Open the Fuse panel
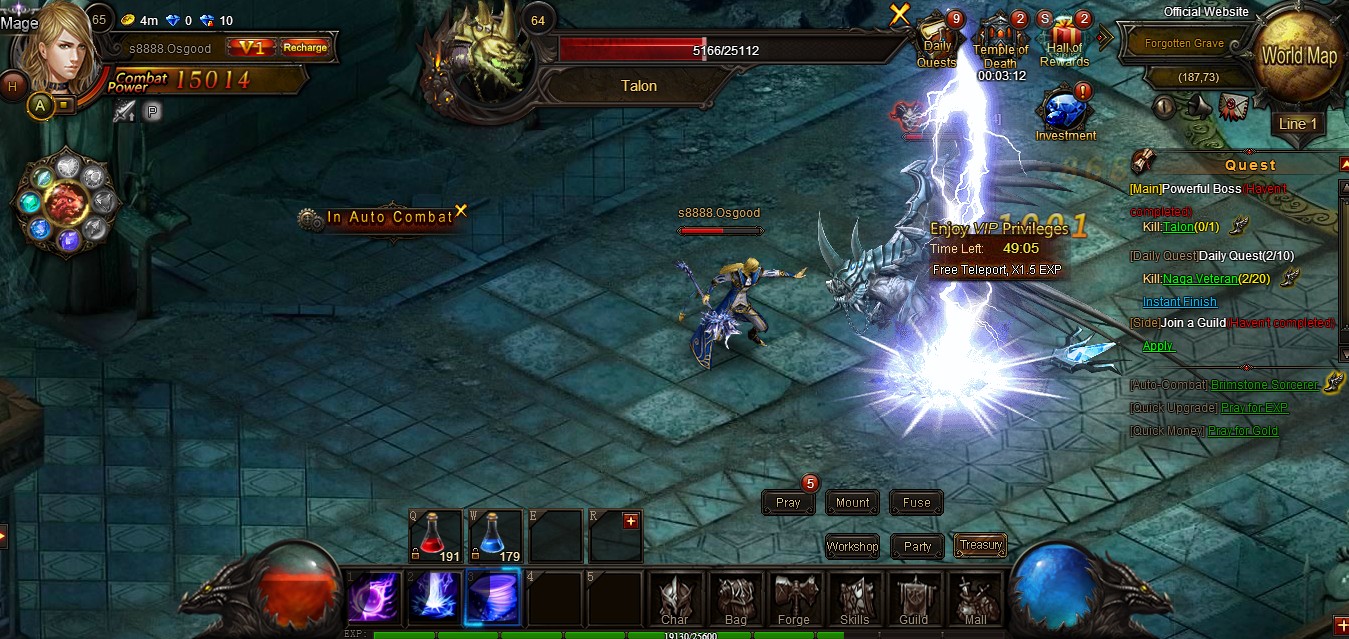The height and width of the screenshot is (639, 1349). [916, 503]
